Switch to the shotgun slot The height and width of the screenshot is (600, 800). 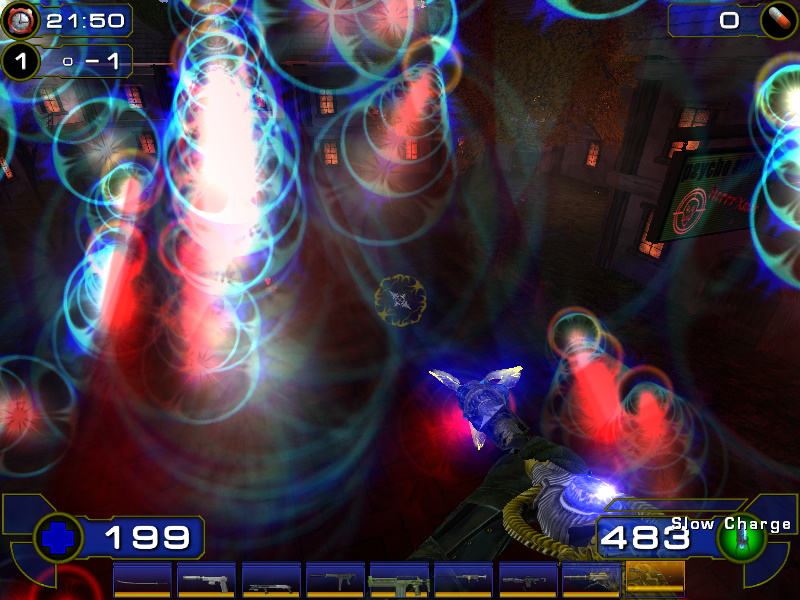pos(270,579)
